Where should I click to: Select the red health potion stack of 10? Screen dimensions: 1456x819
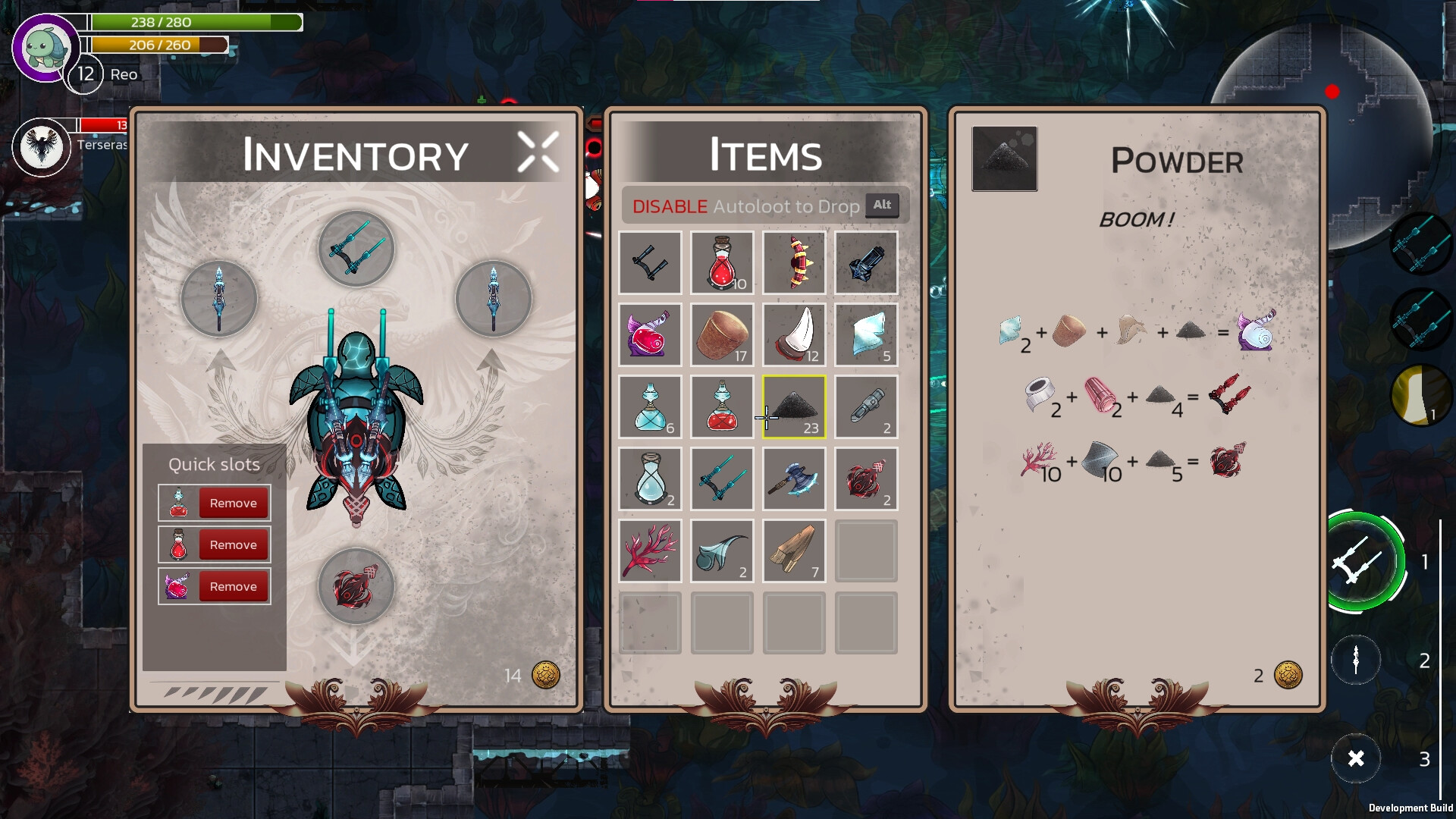(722, 262)
